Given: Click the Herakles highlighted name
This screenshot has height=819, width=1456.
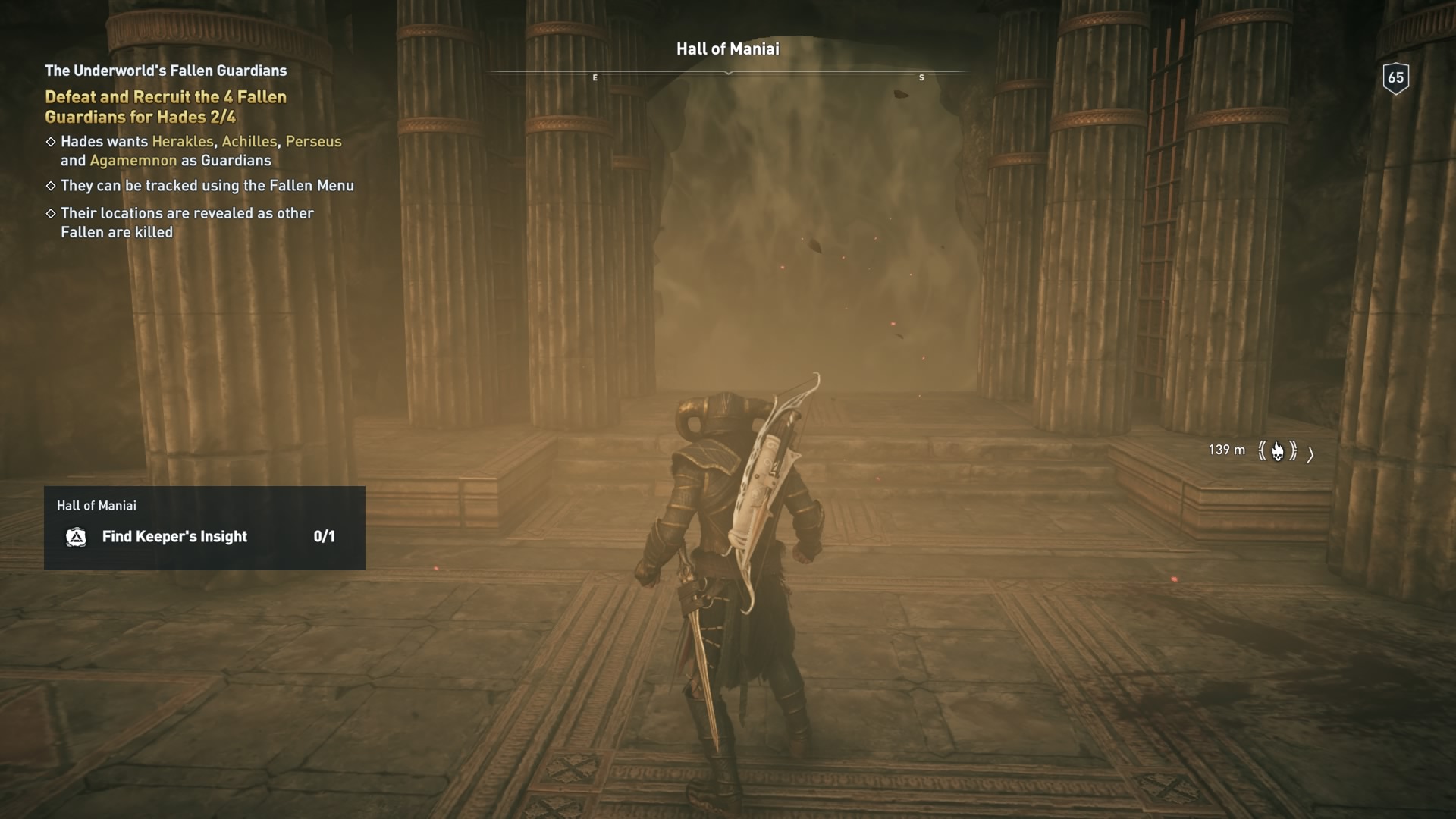Looking at the screenshot, I should (x=182, y=141).
